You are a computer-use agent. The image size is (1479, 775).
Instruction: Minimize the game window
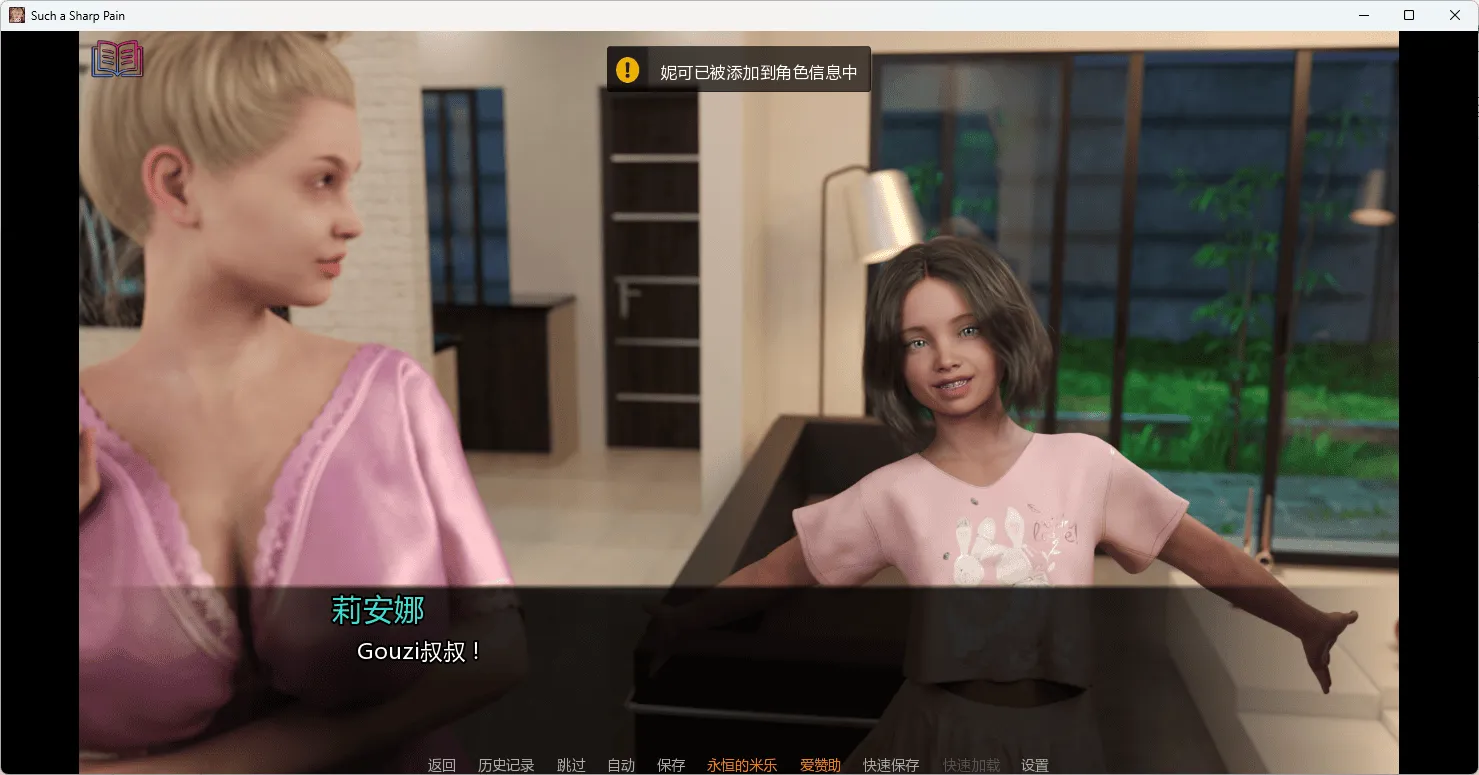[x=1363, y=15]
